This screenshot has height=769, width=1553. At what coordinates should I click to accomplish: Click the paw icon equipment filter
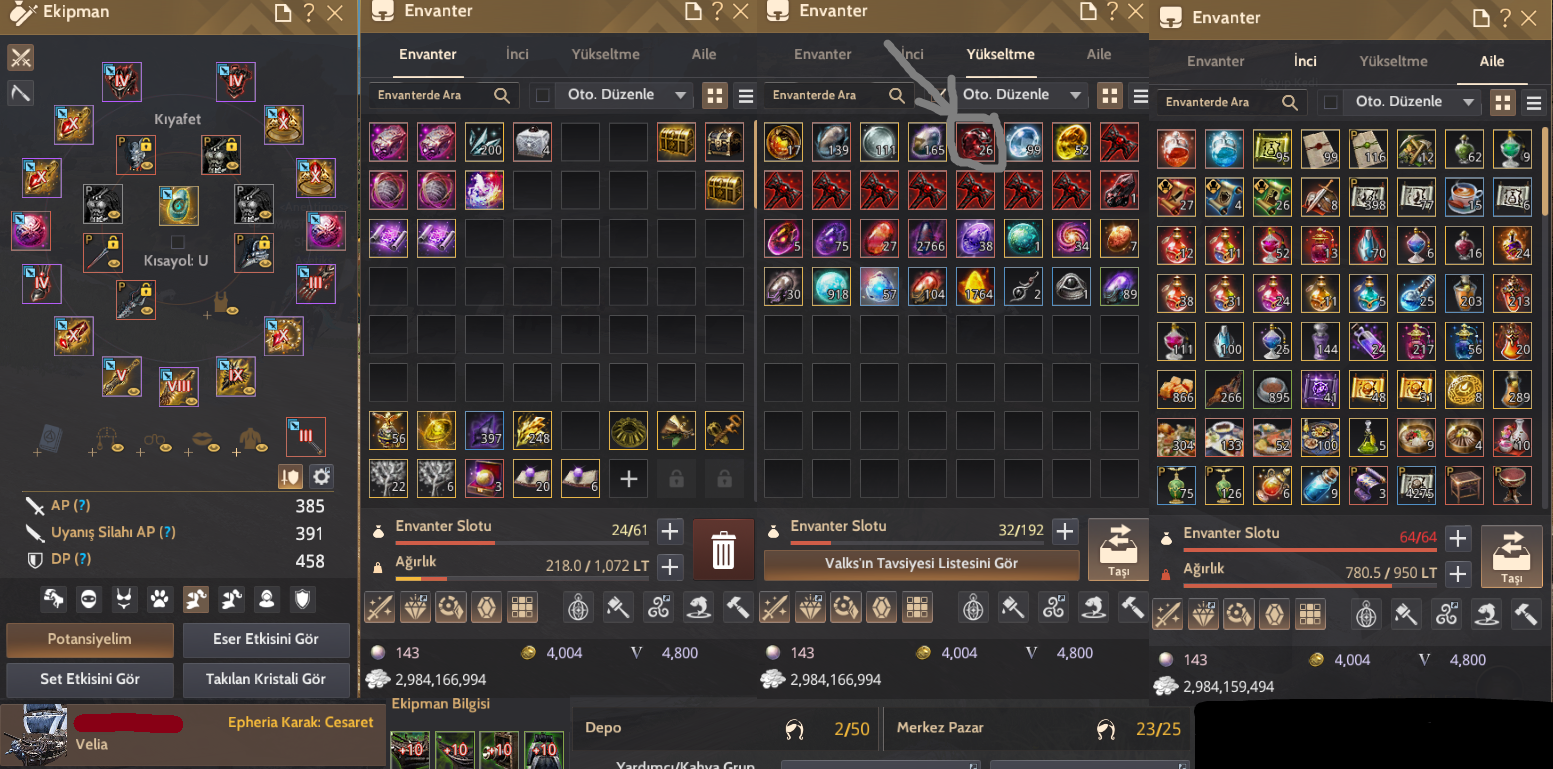[158, 600]
